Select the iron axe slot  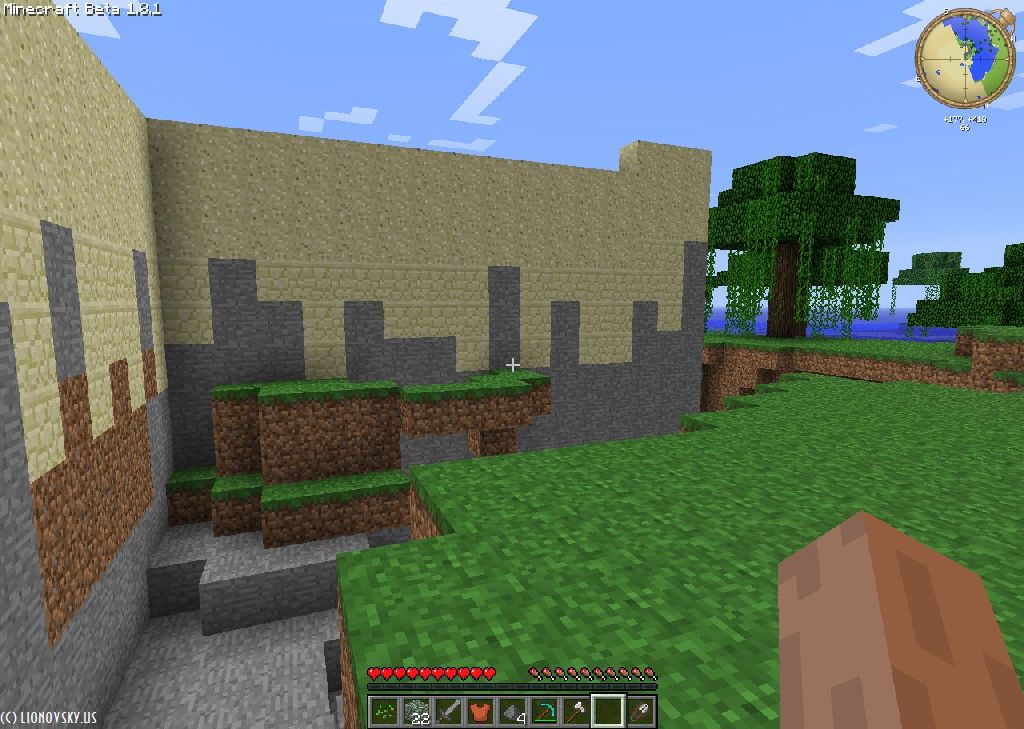pos(576,712)
